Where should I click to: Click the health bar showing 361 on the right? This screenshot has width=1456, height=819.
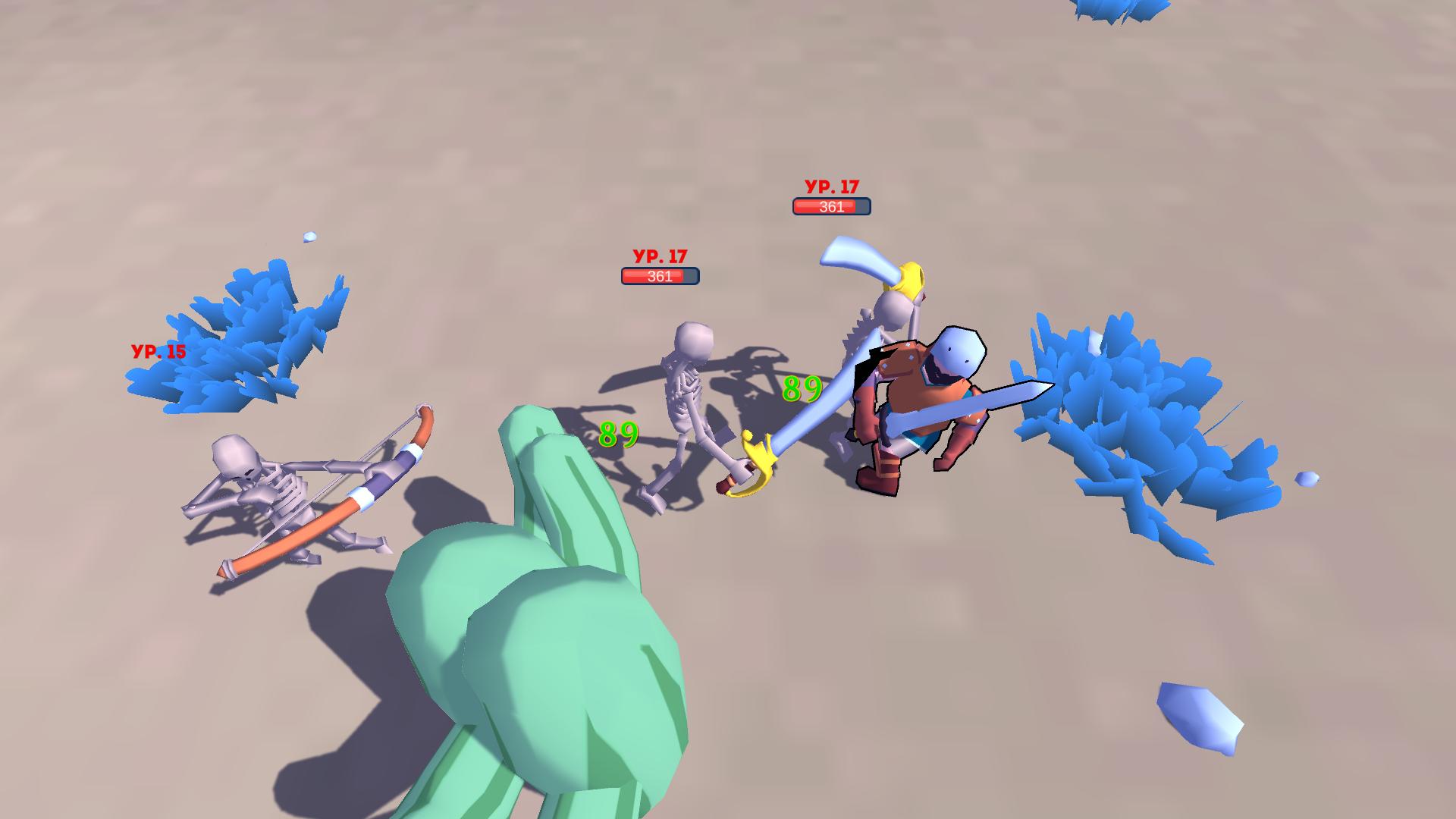[831, 206]
